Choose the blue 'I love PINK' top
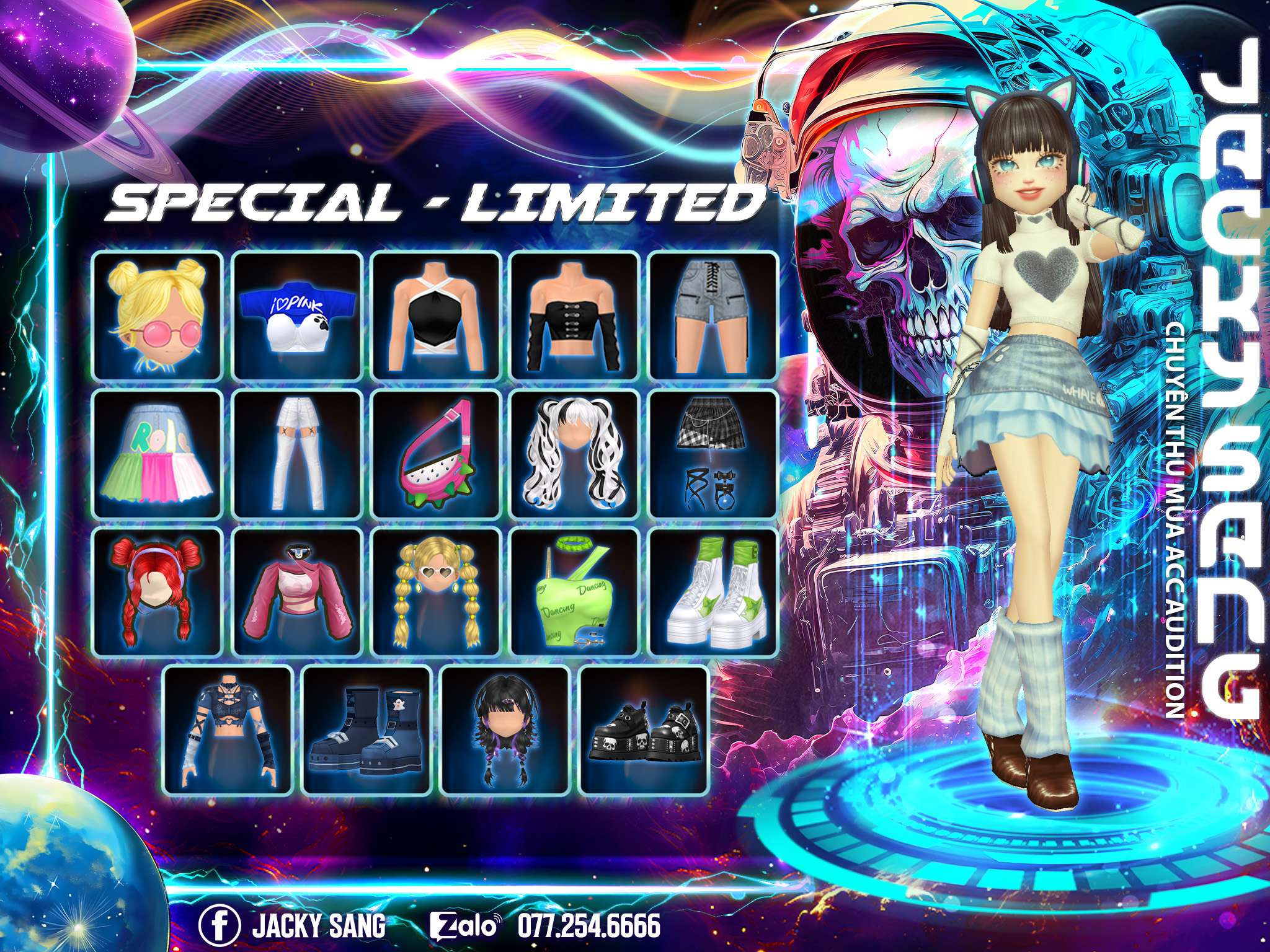 tap(298, 315)
